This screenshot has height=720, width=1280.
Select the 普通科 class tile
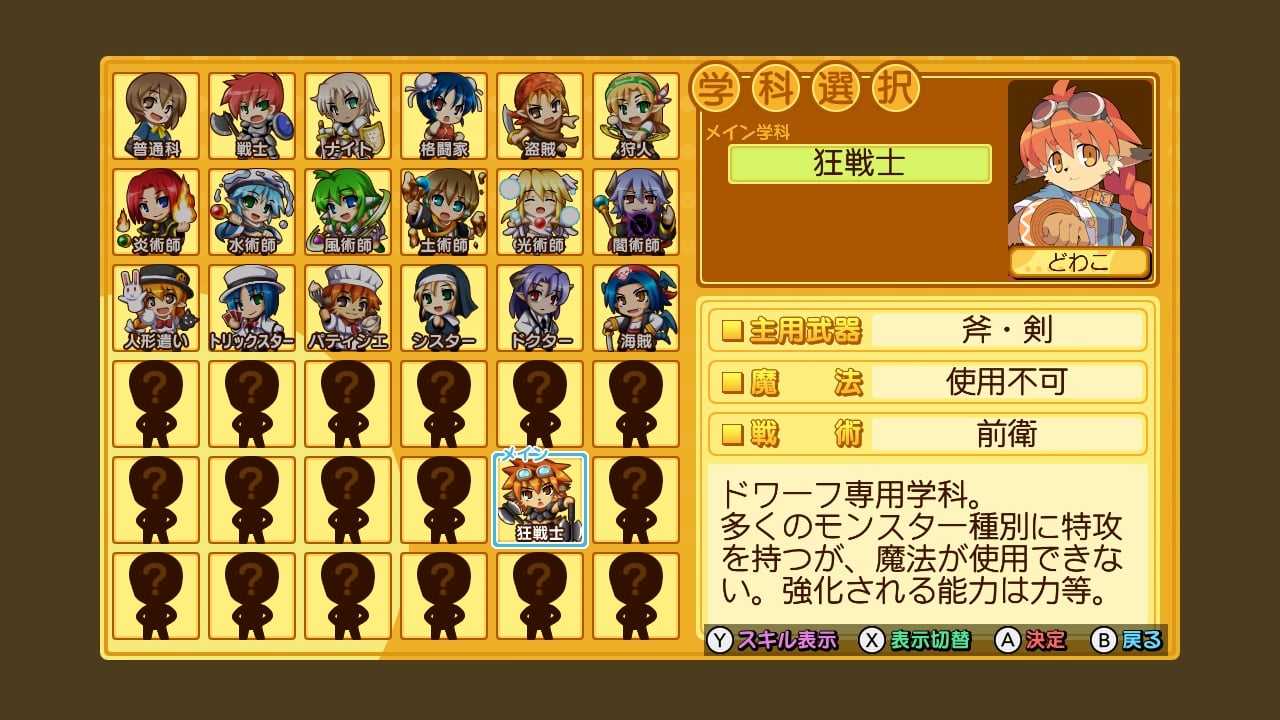tap(156, 116)
